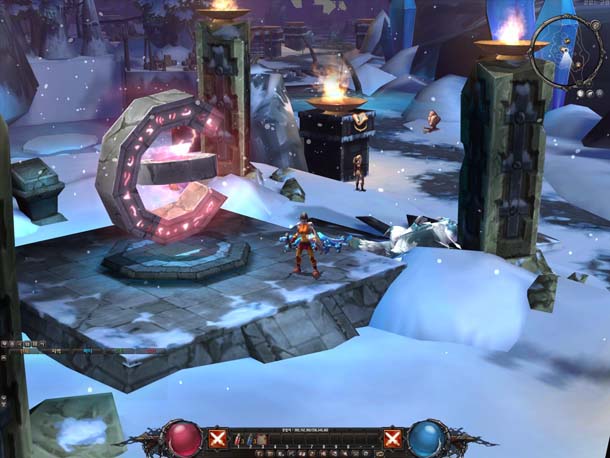The image size is (610, 458).
Task: Switch to the red chat channel tab
Action: click(x=151, y=351)
